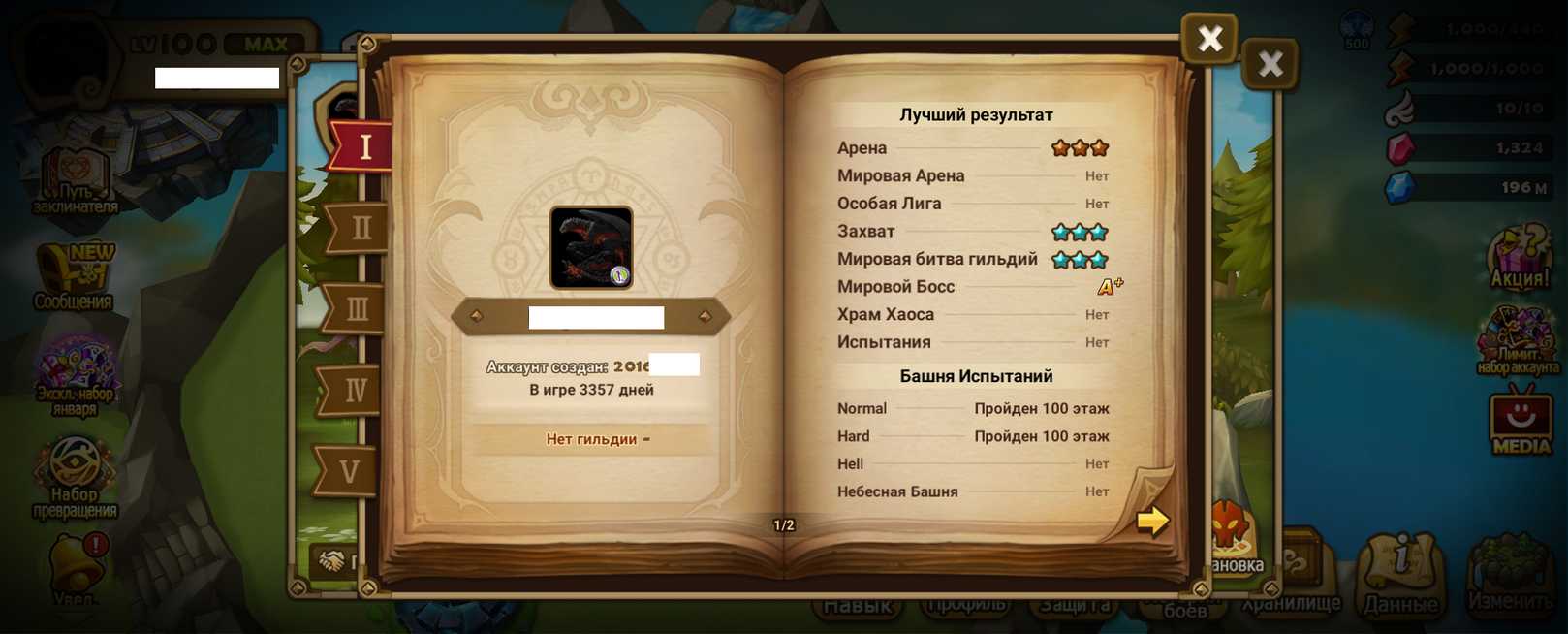Image resolution: width=1568 pixels, height=634 pixels.
Task: Turn to the next page with yellow arrow
Action: pyautogui.click(x=1151, y=521)
